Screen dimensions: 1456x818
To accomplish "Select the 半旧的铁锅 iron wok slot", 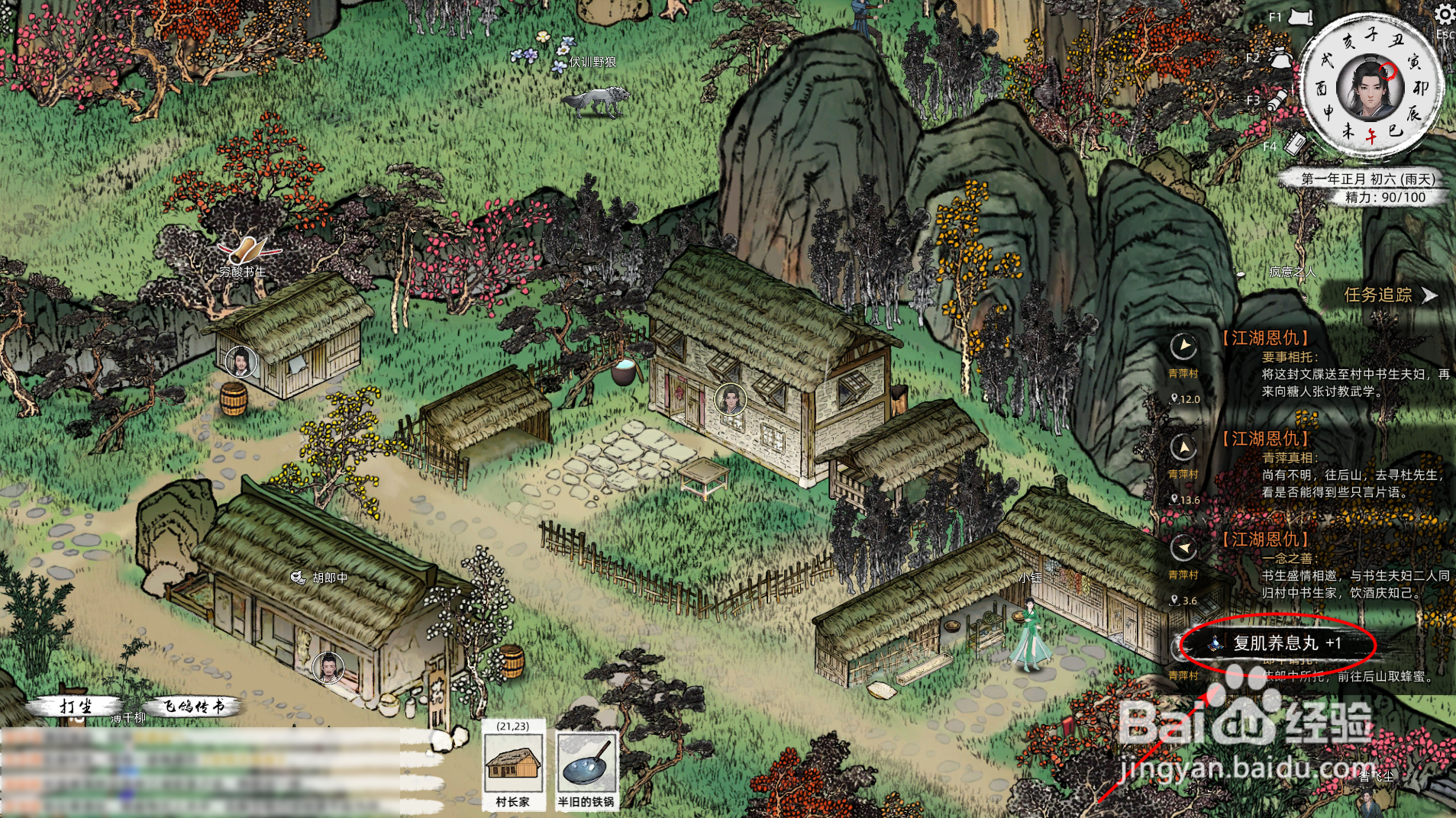I will click(x=586, y=765).
